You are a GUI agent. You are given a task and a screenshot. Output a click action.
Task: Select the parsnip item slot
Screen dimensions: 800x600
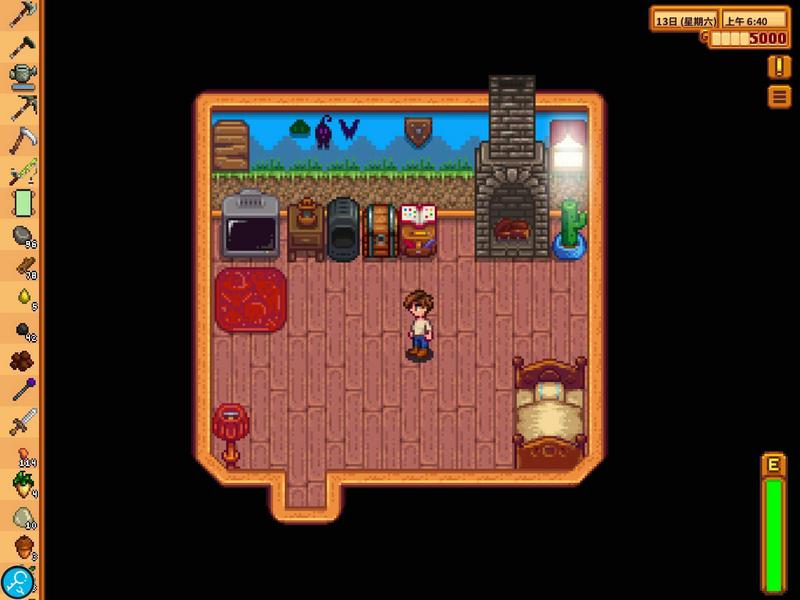coord(21,486)
